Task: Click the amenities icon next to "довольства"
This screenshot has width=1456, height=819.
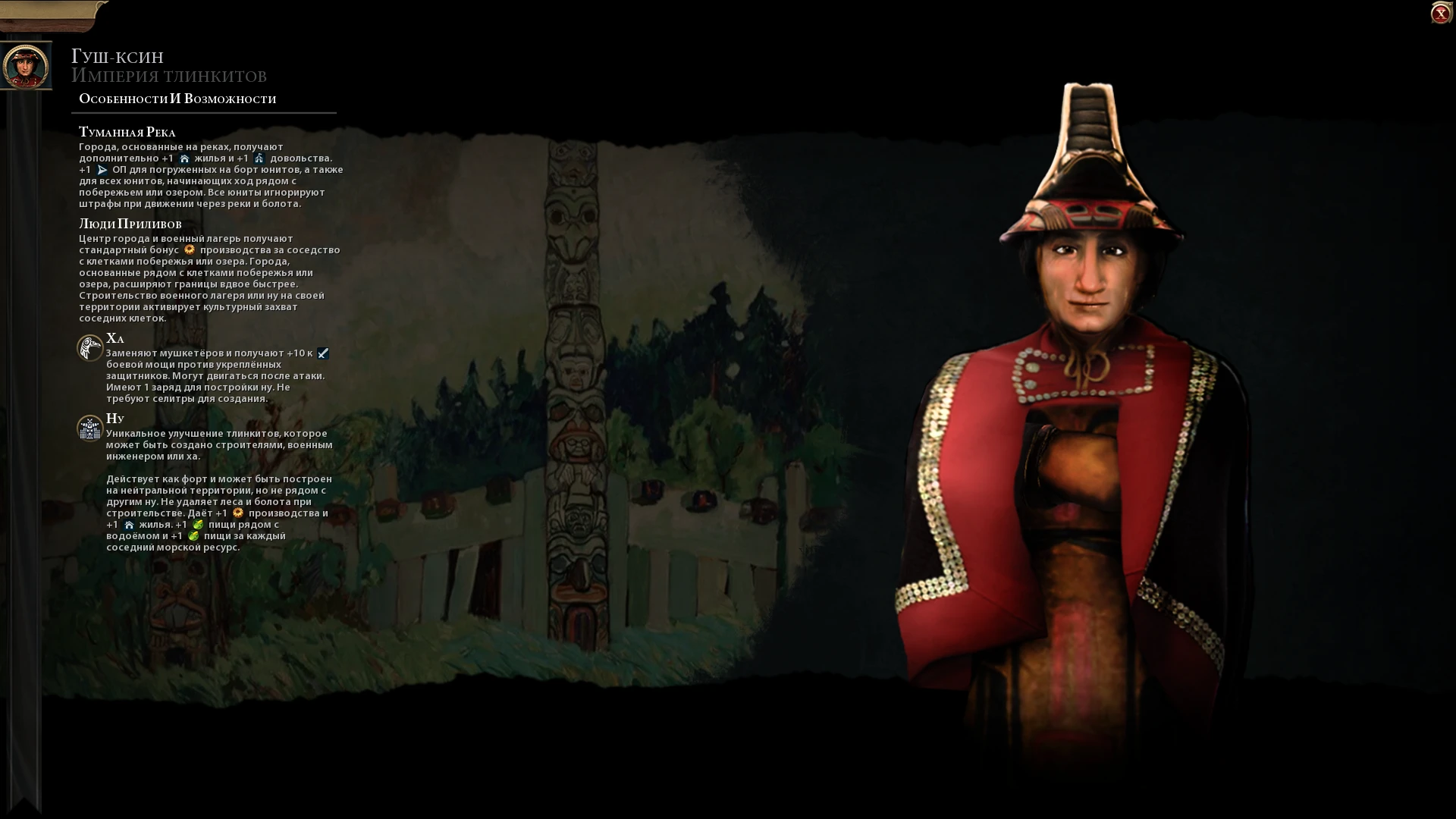Action: [x=259, y=158]
